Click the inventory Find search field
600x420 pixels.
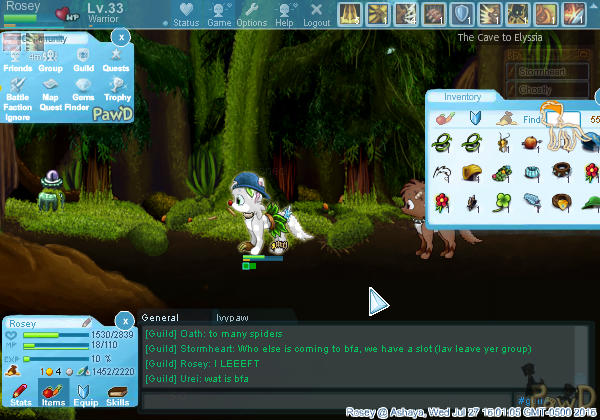[566, 119]
